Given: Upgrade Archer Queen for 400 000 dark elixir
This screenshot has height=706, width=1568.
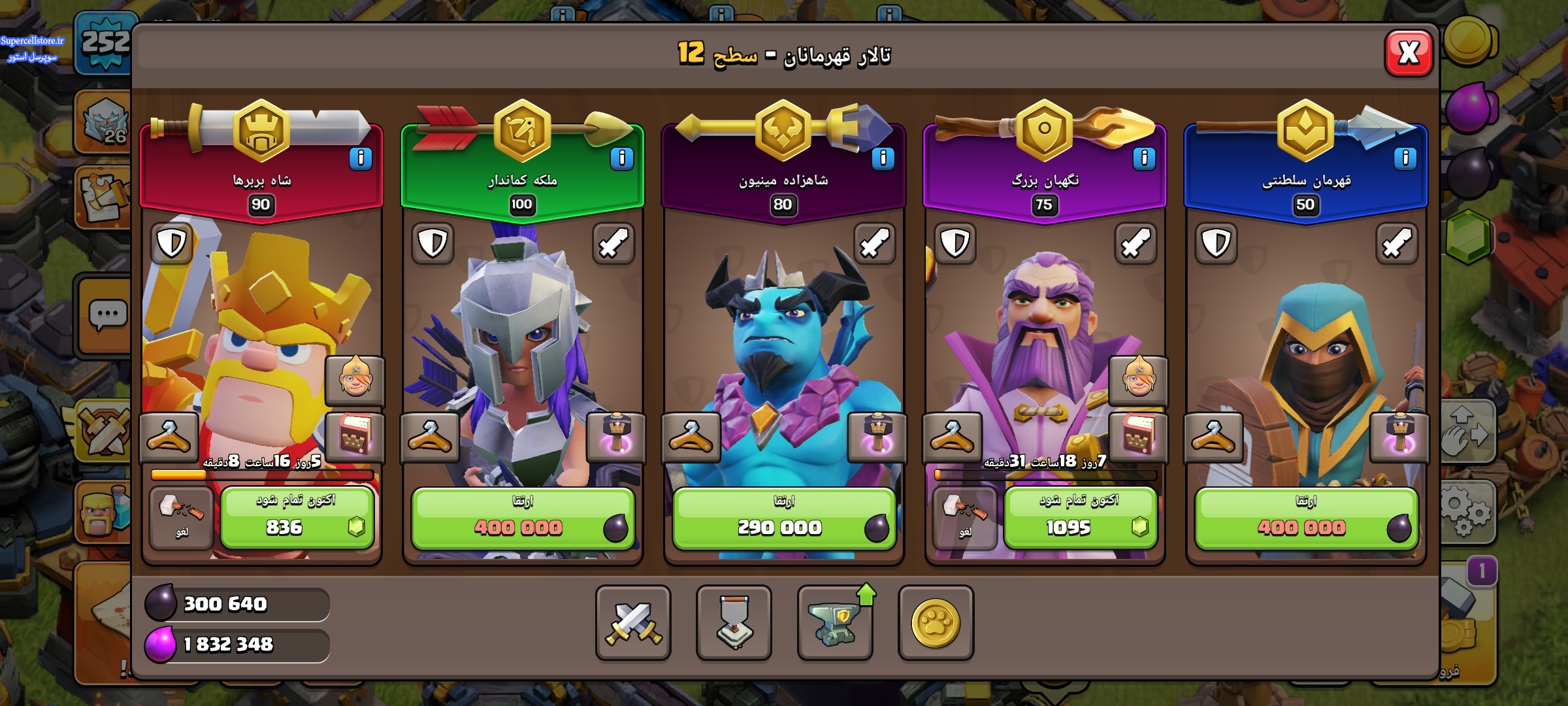Looking at the screenshot, I should (x=522, y=518).
